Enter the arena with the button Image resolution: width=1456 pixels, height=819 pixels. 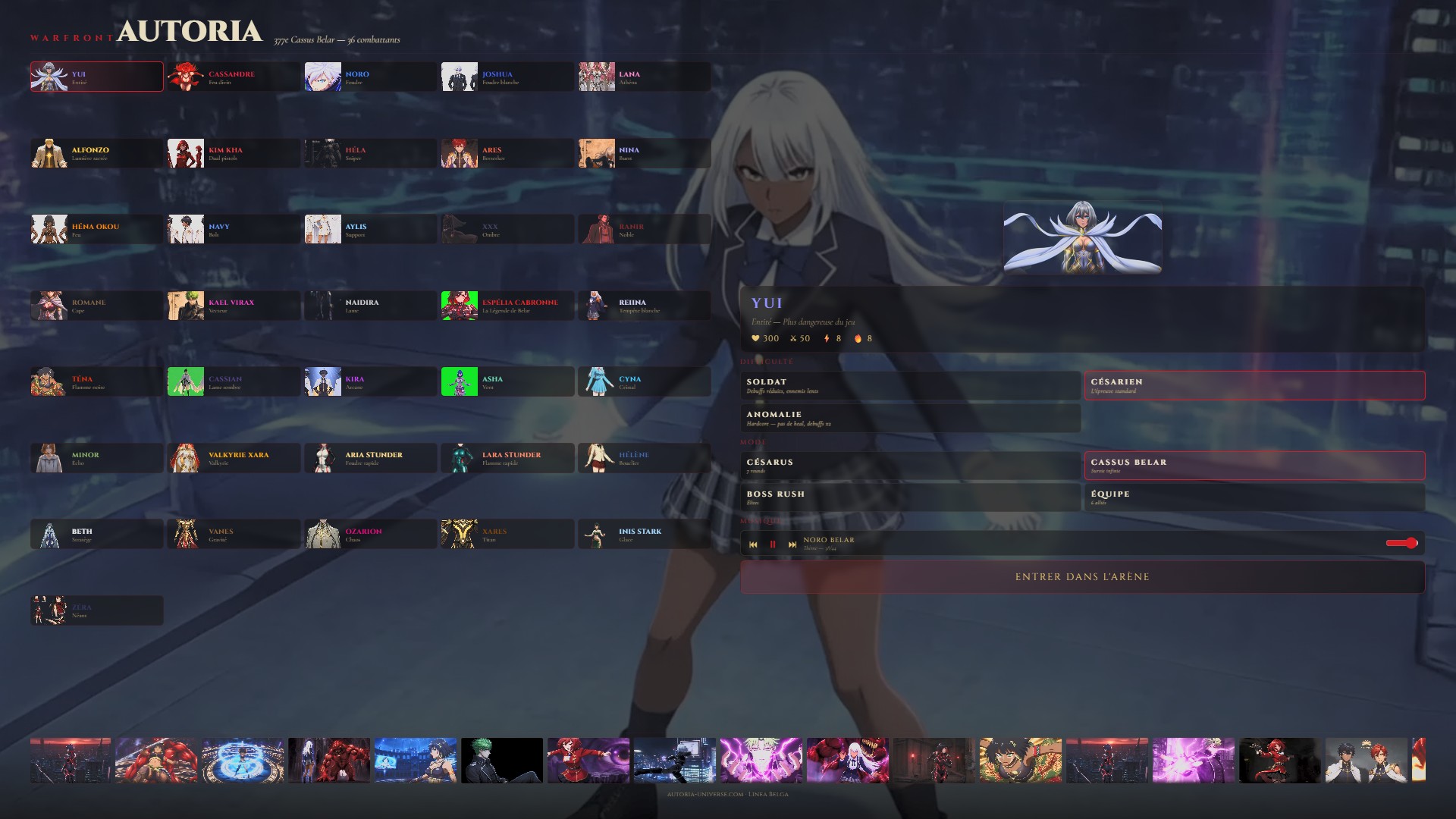[x=1082, y=577]
